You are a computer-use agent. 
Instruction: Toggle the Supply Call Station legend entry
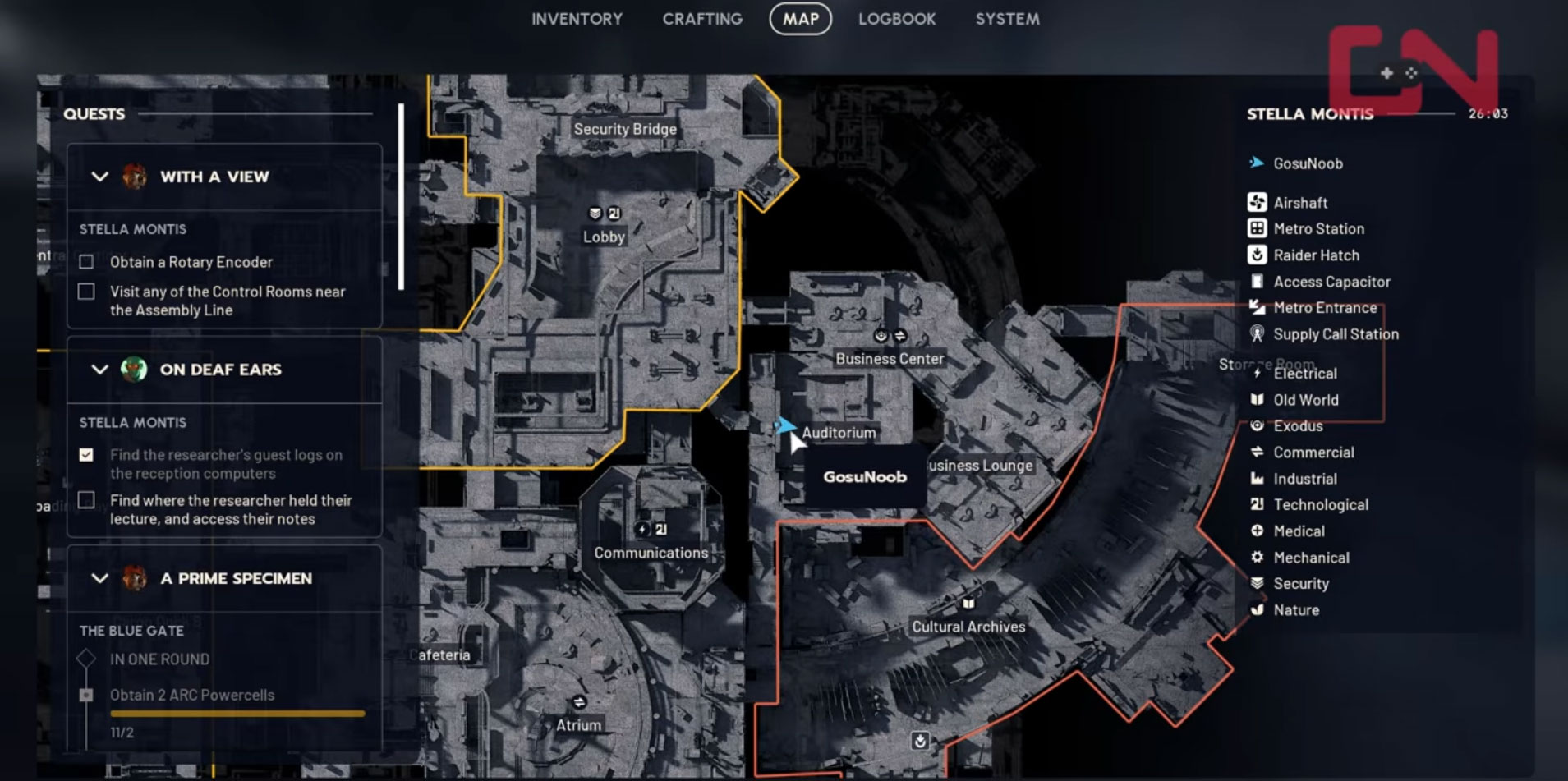click(1335, 334)
